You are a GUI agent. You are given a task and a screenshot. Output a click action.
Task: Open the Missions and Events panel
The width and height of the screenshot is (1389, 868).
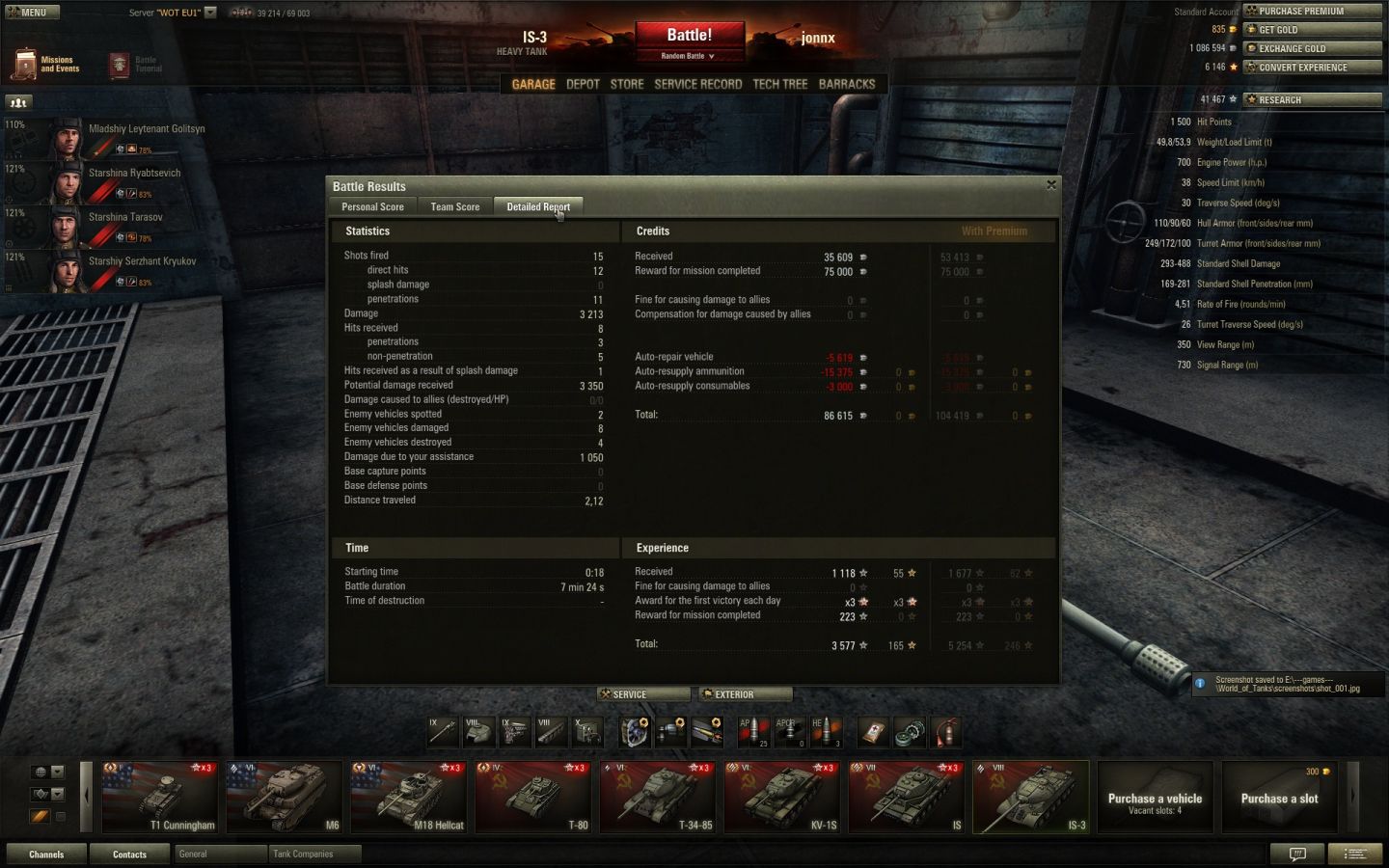46,65
